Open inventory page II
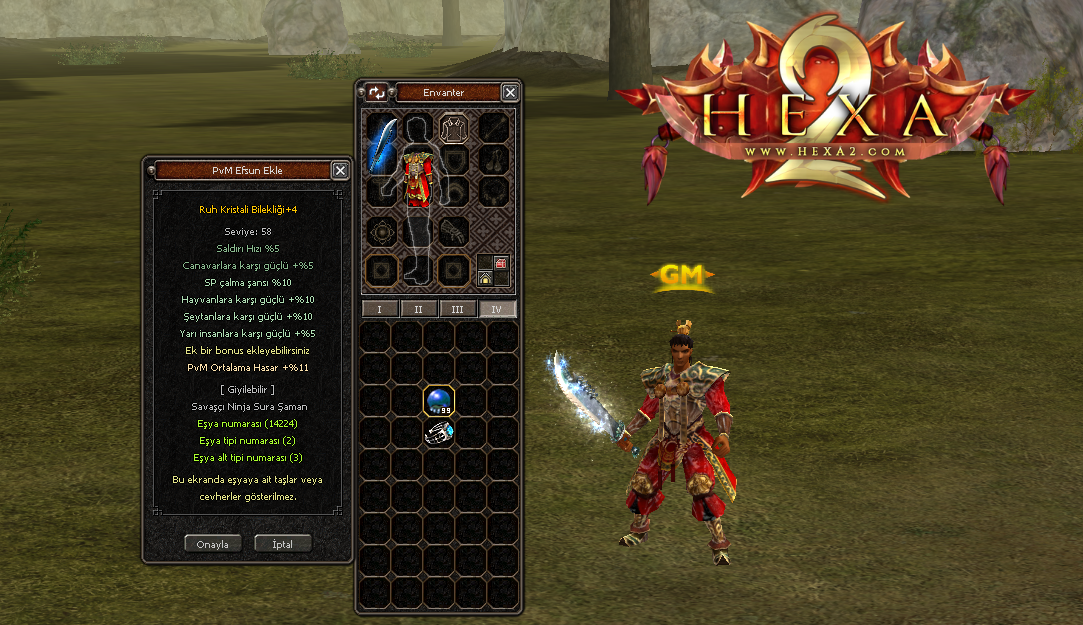 [418, 309]
